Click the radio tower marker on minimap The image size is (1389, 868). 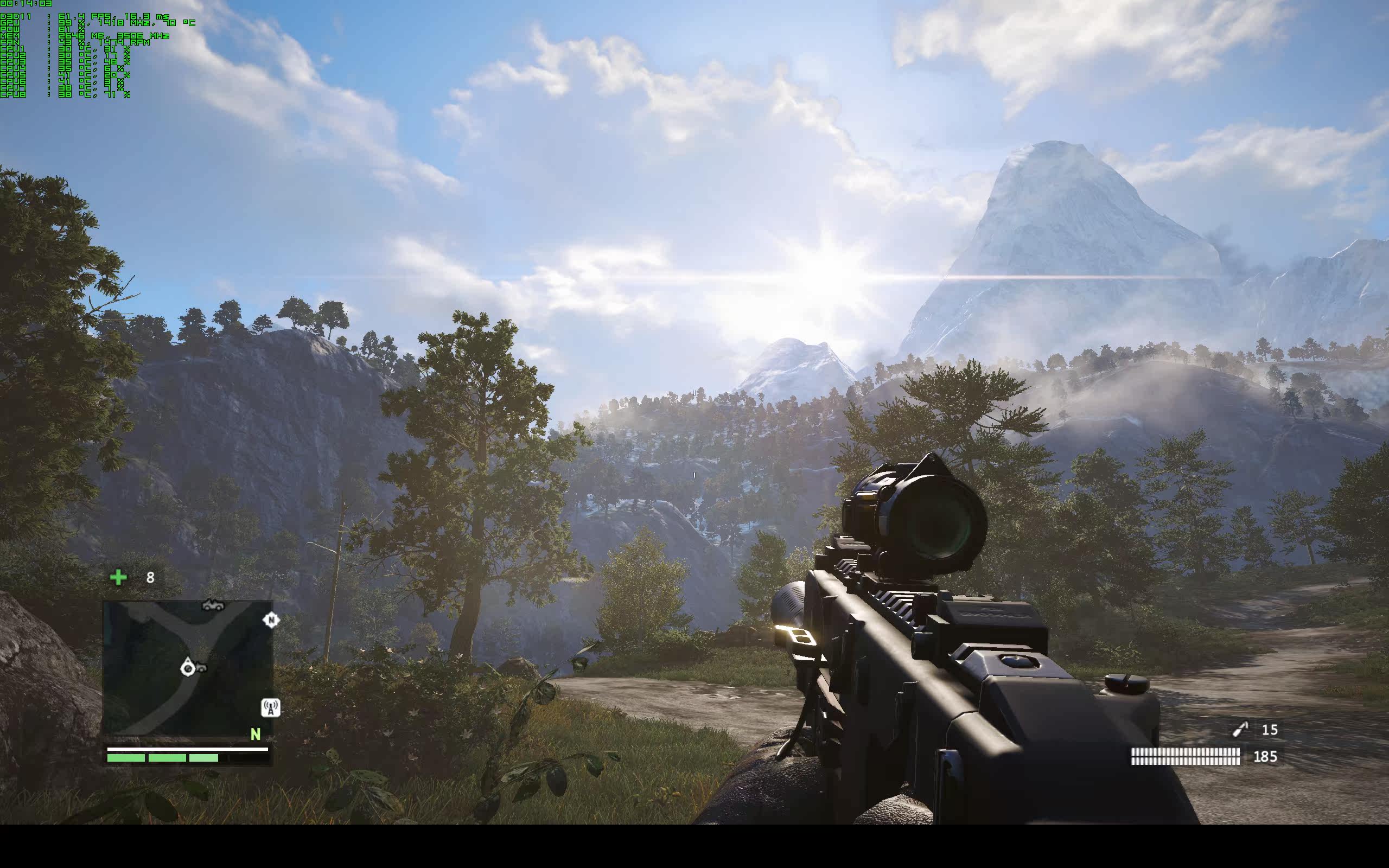[270, 707]
